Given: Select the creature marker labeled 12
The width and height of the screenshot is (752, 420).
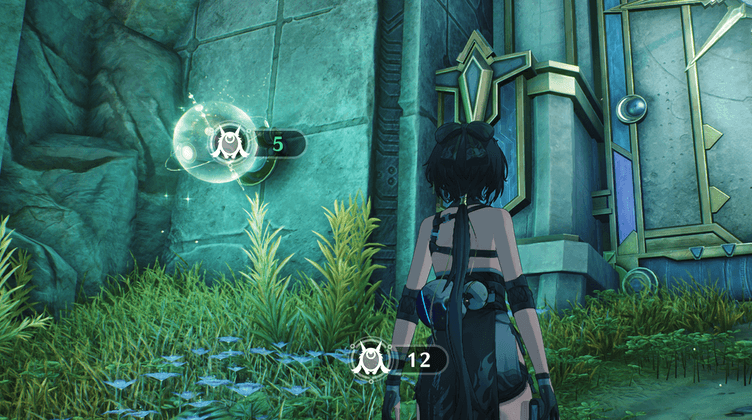Looking at the screenshot, I should pyautogui.click(x=368, y=359).
